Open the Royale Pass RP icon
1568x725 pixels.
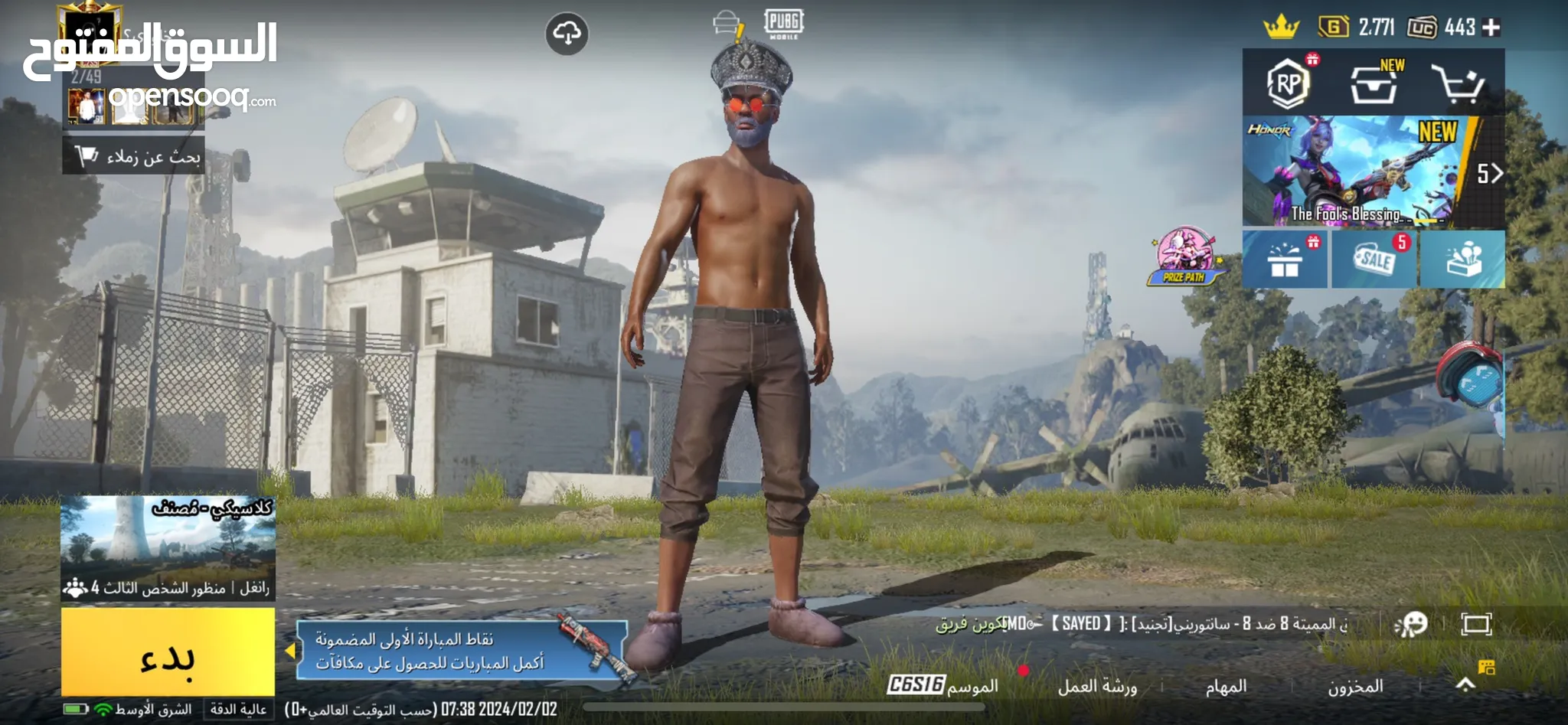coord(1288,83)
